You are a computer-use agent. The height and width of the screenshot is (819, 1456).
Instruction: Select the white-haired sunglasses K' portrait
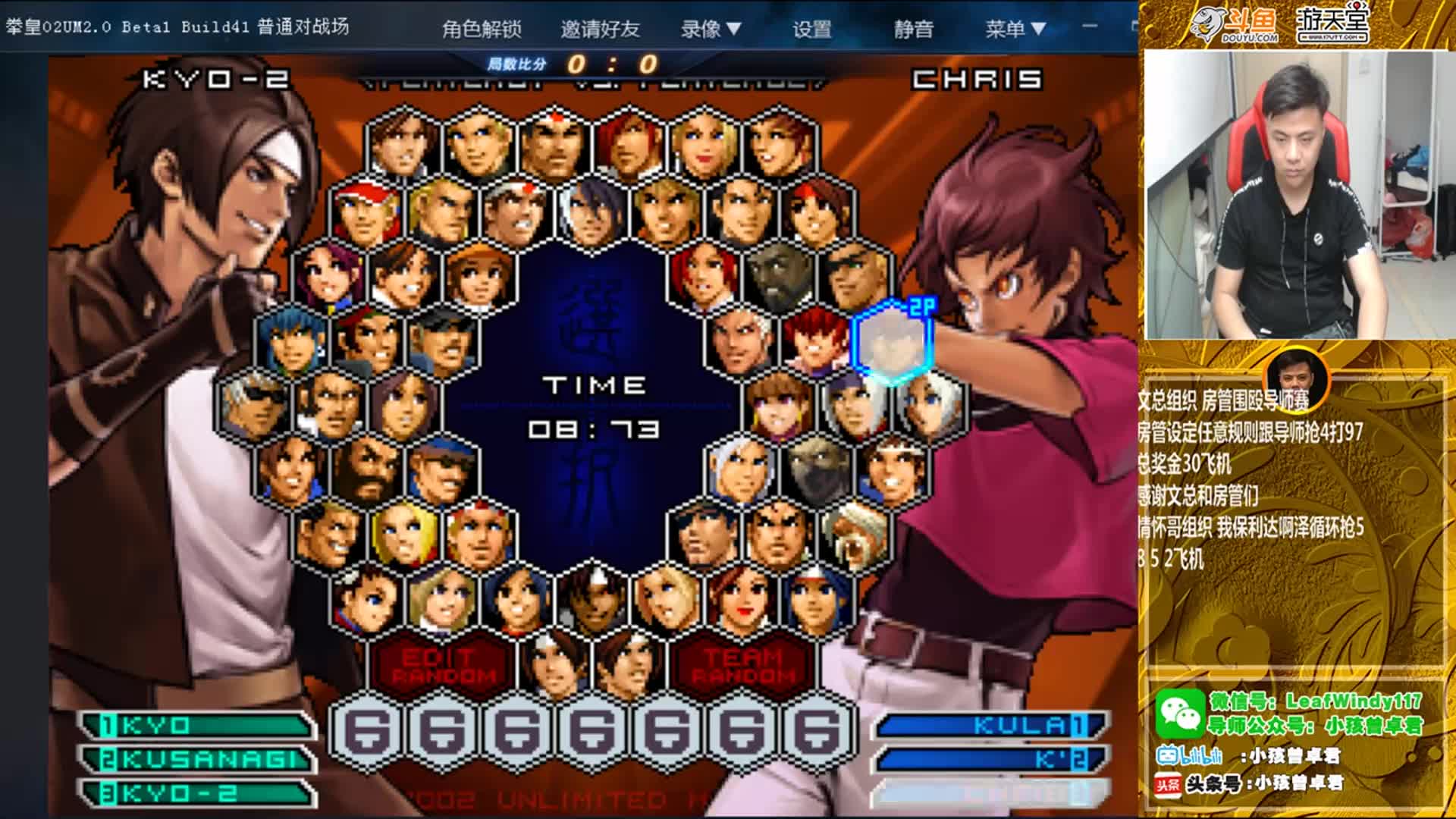[254, 405]
